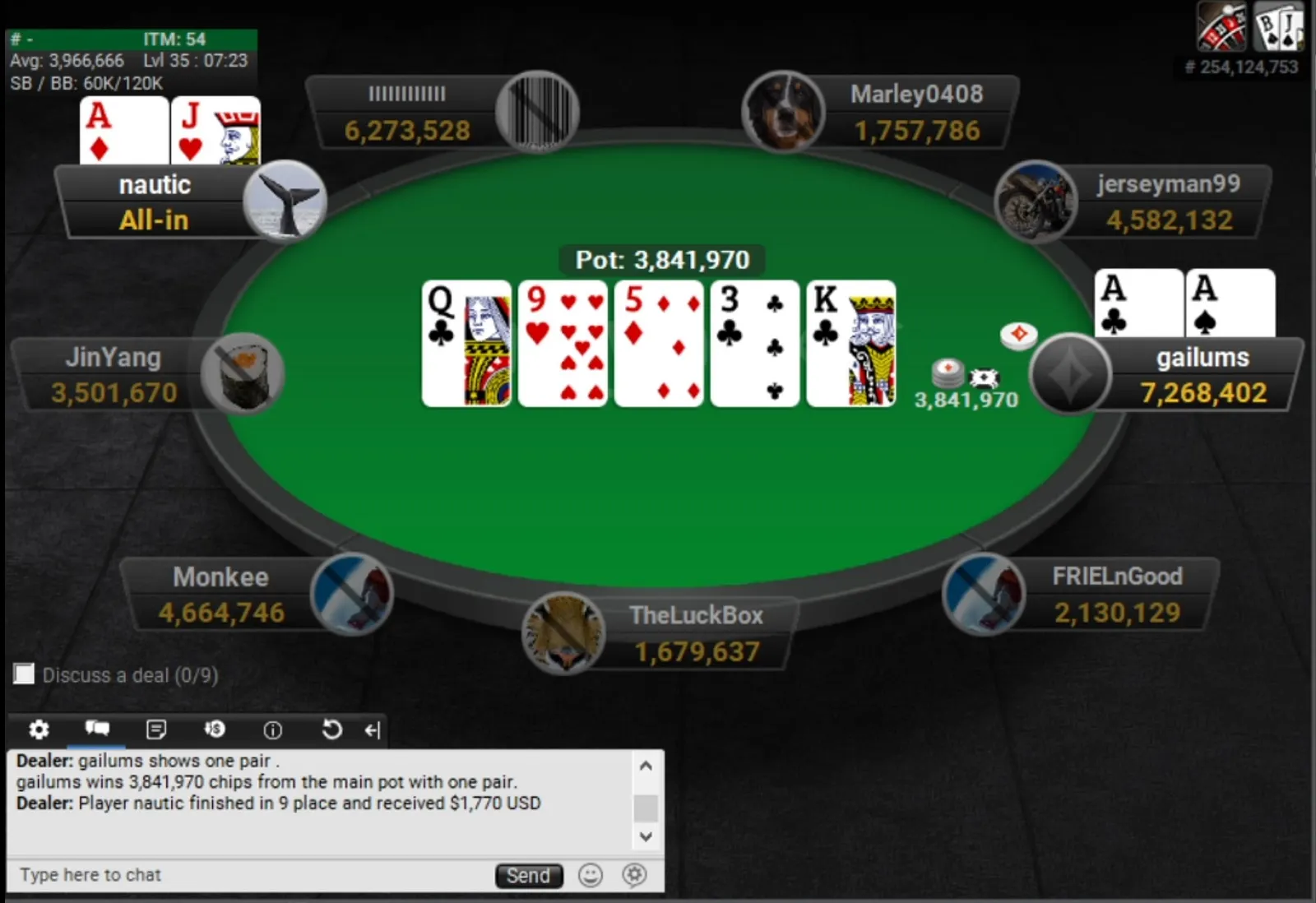The height and width of the screenshot is (903, 1316).
Task: Click the chat scrollbar down arrow
Action: tap(646, 836)
